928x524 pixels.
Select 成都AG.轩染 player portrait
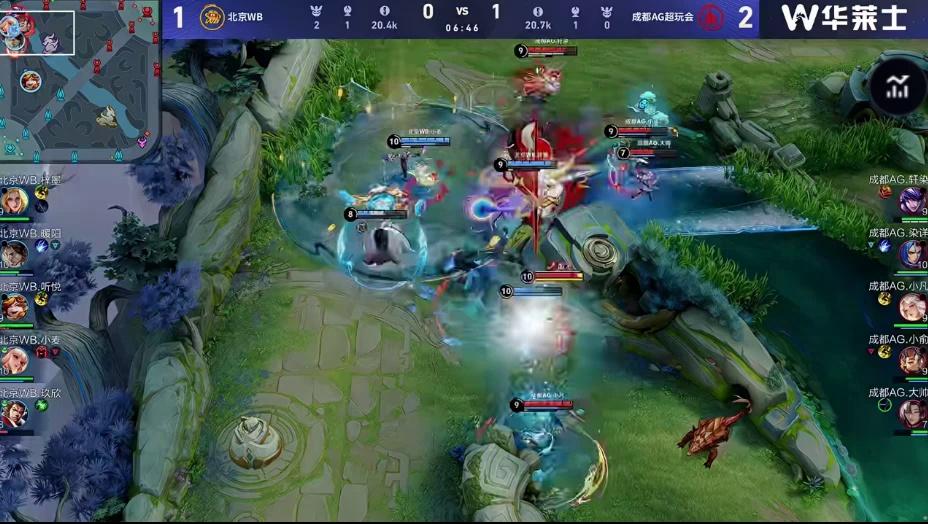click(913, 201)
